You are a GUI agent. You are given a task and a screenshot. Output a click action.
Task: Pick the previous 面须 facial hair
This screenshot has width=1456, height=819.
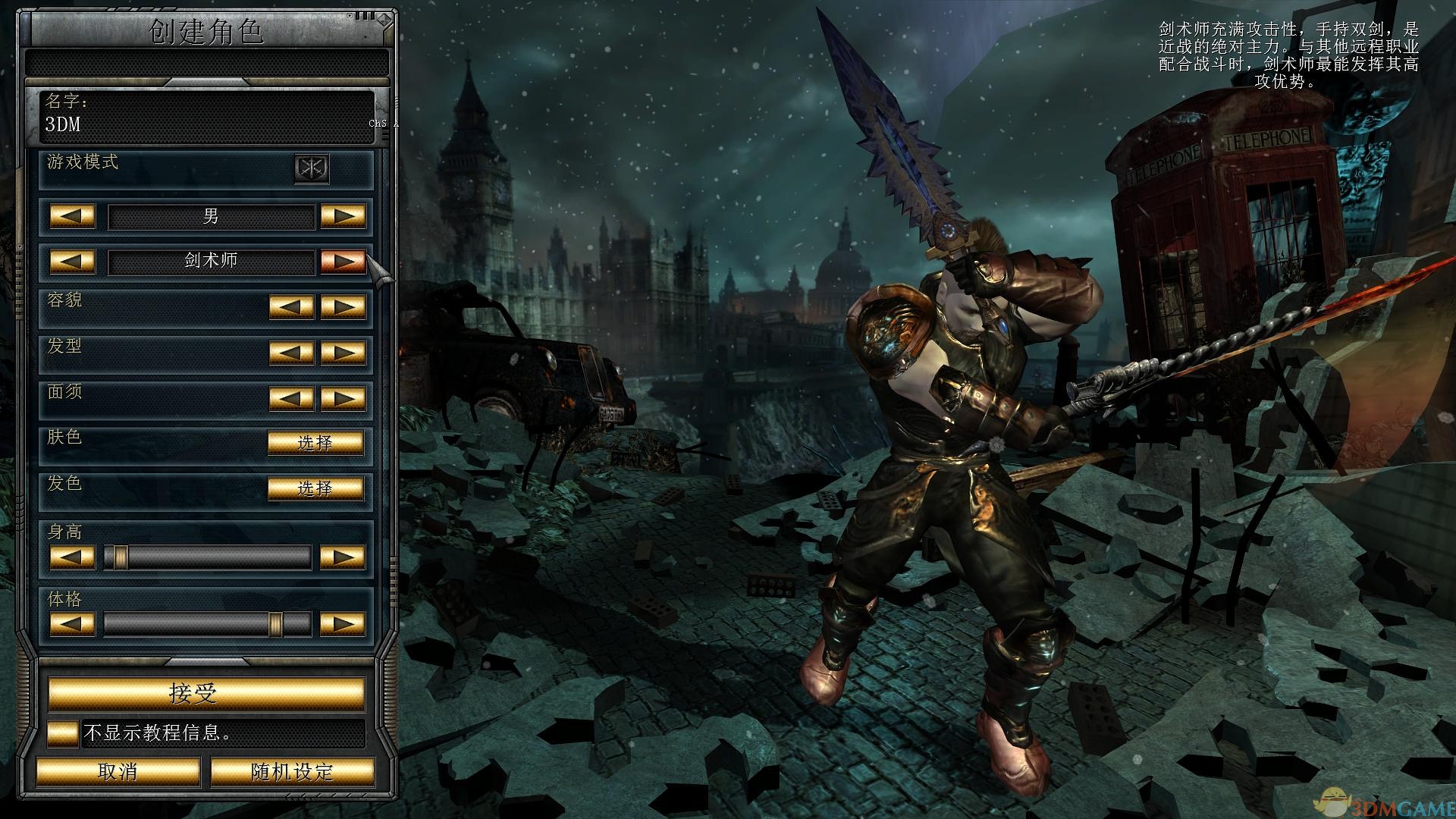click(291, 397)
